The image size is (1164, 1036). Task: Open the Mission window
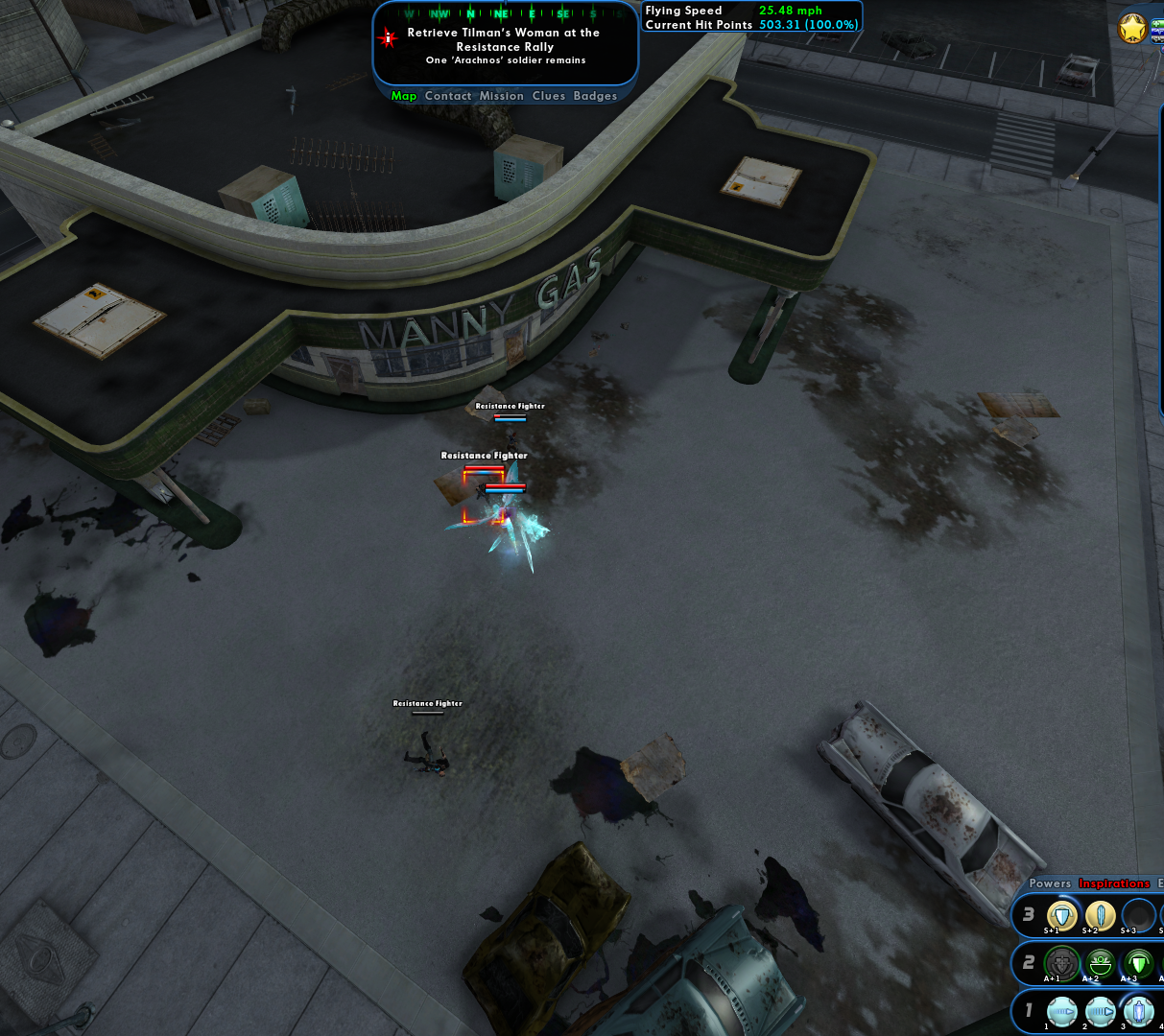502,96
